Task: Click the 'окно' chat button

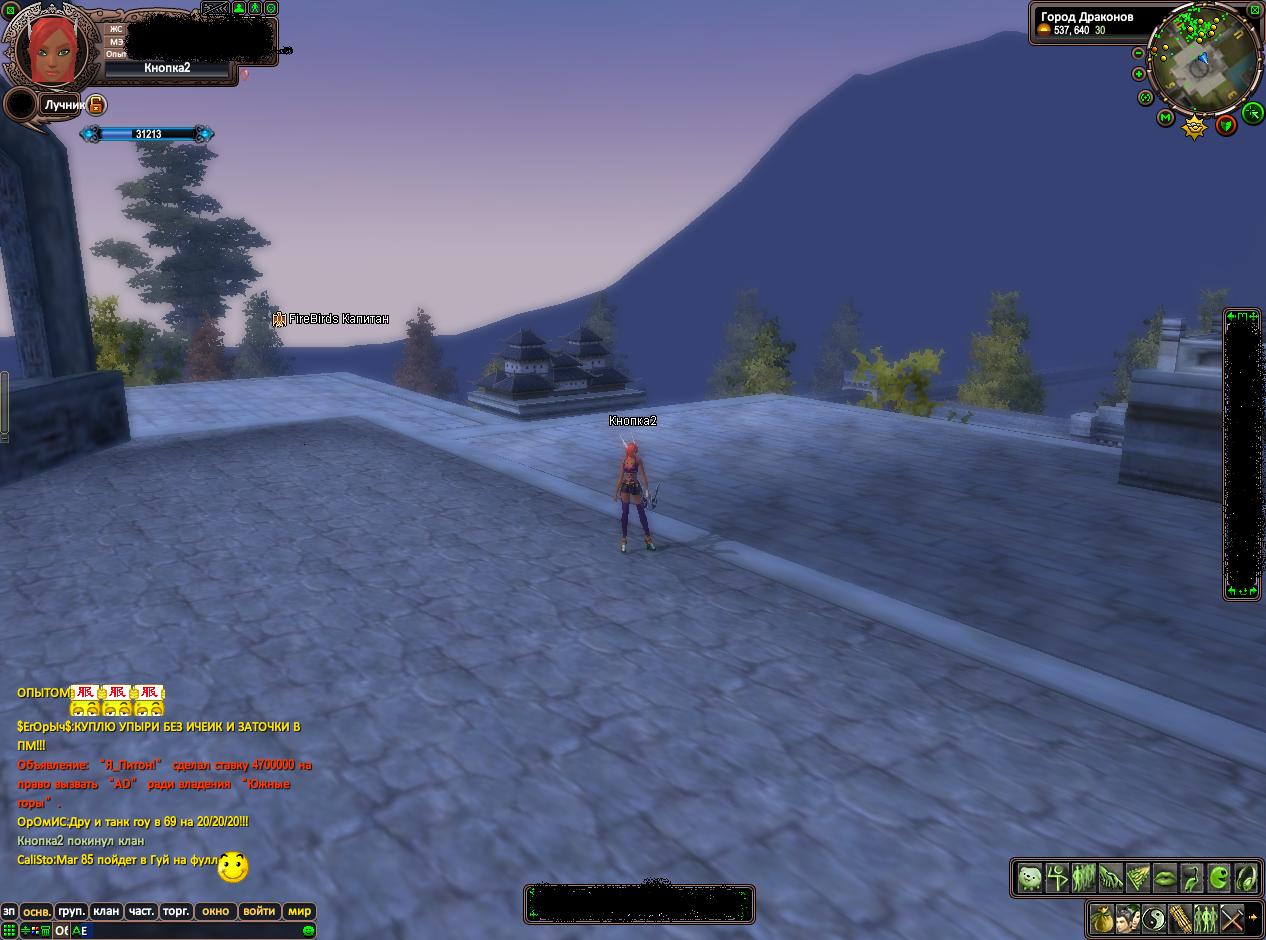Action: pyautogui.click(x=215, y=911)
